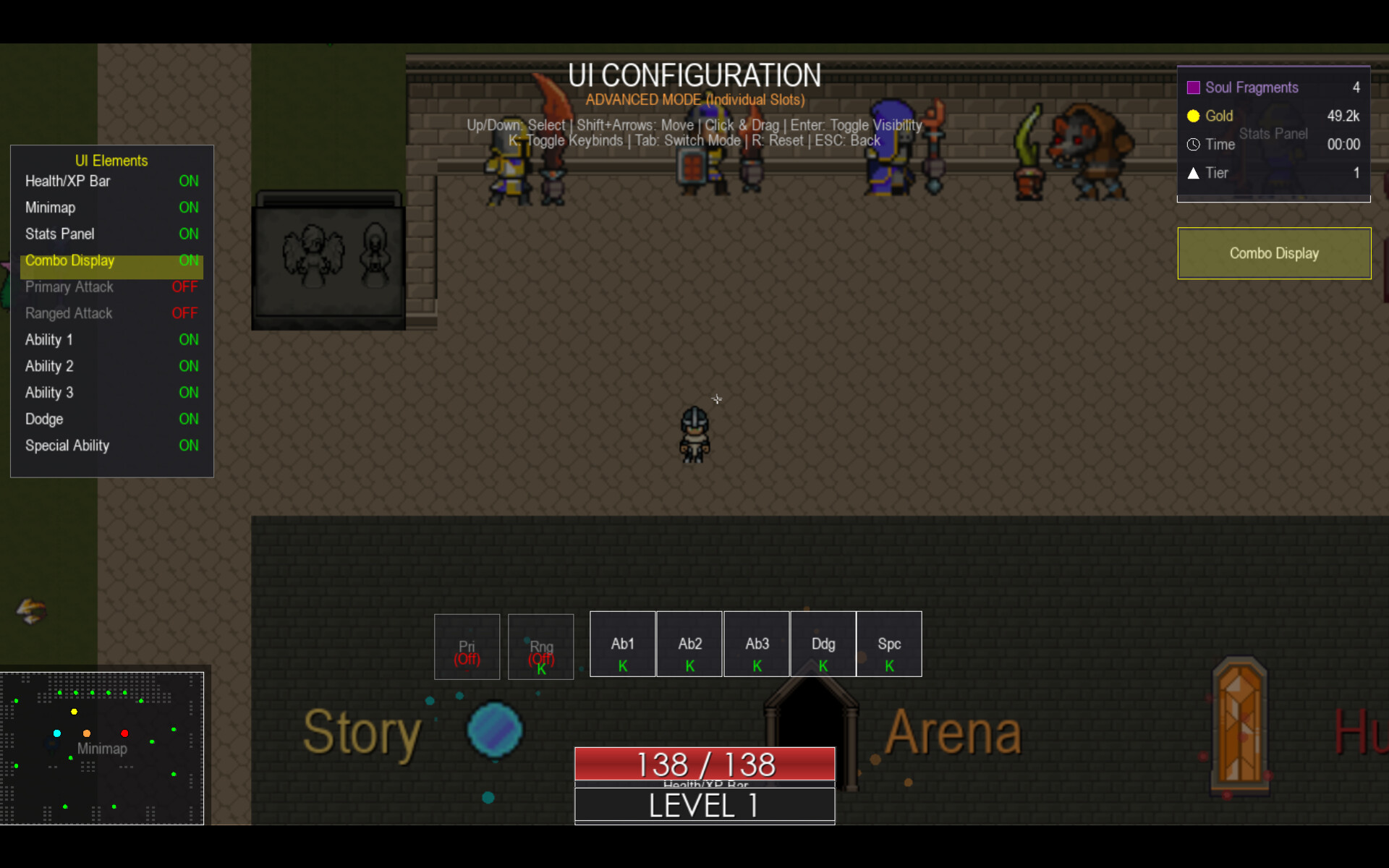Click the Rng ranged attack slot icon

540,646
